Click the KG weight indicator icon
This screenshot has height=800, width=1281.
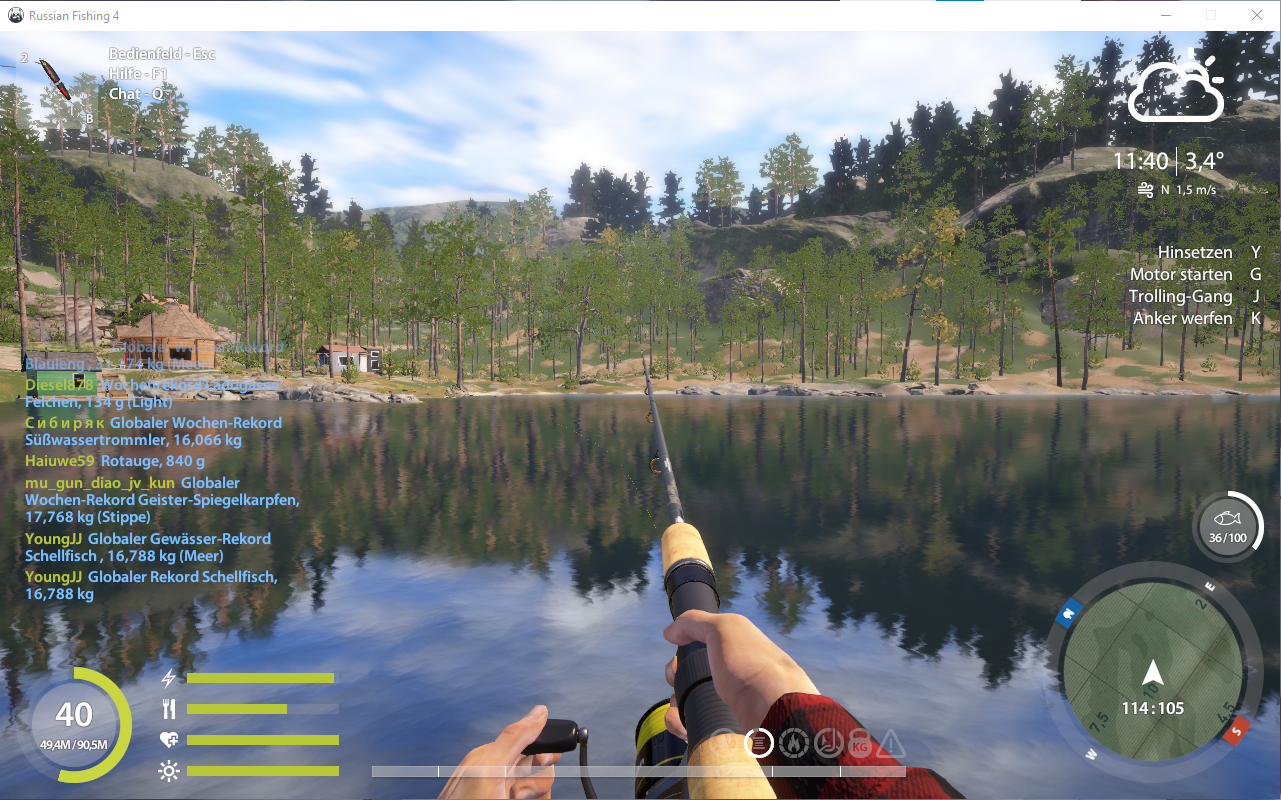click(859, 744)
